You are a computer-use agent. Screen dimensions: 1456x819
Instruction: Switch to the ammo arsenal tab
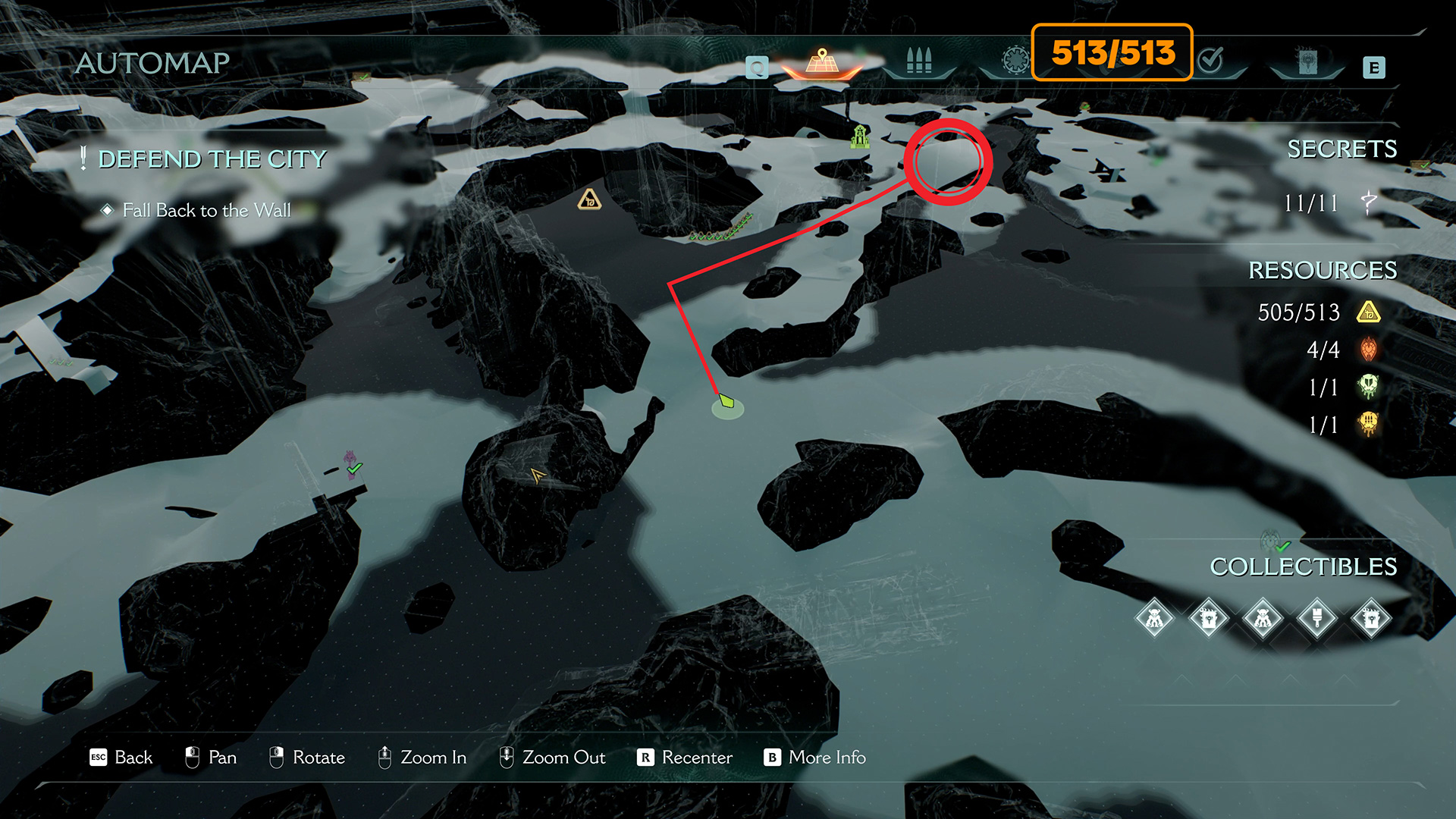[x=918, y=61]
